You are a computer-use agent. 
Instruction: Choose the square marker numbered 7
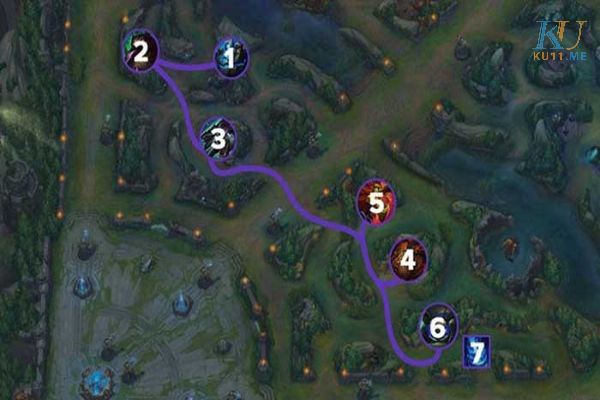point(478,351)
